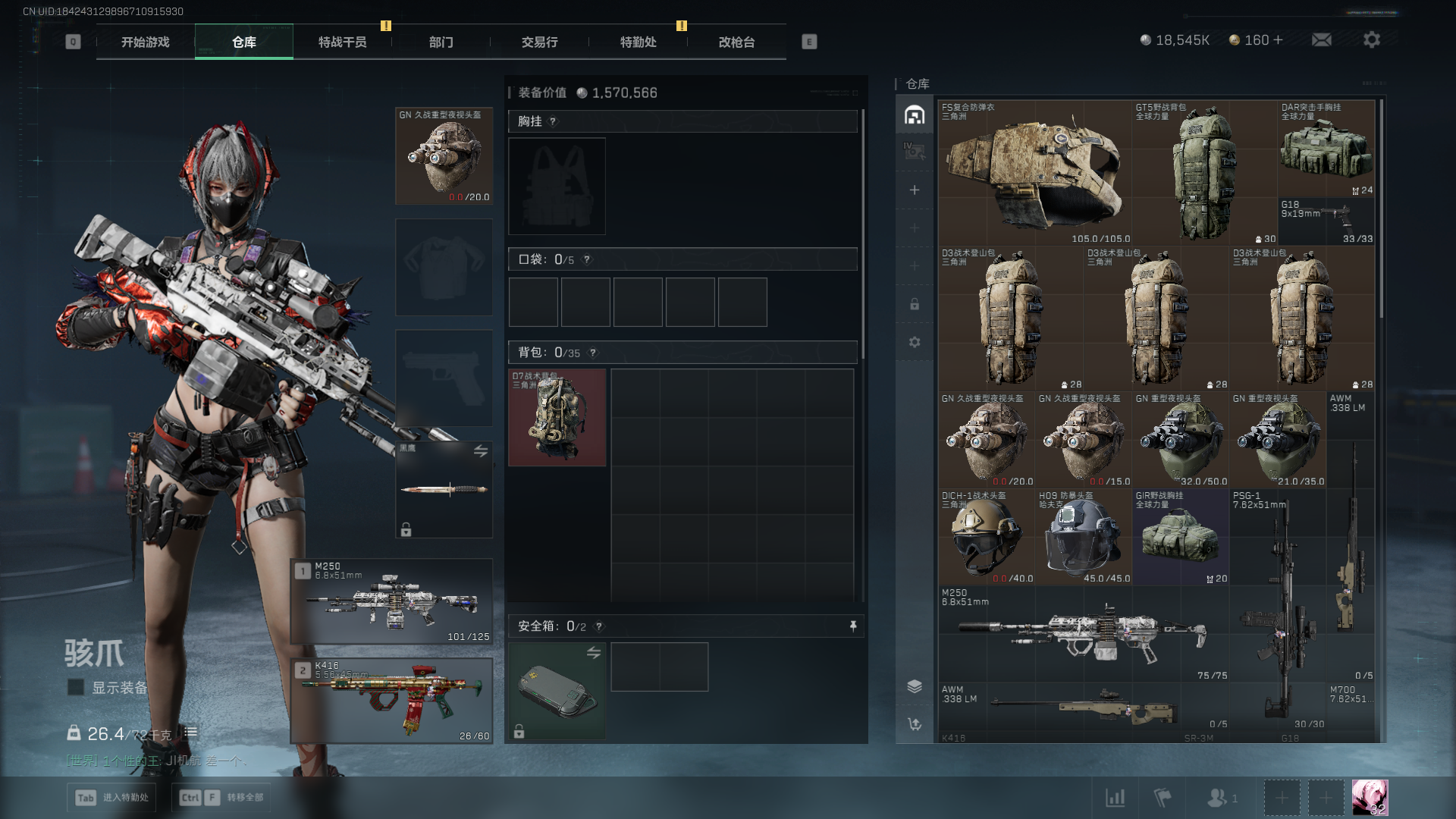Open the 特勤处 tab

pyautogui.click(x=638, y=42)
